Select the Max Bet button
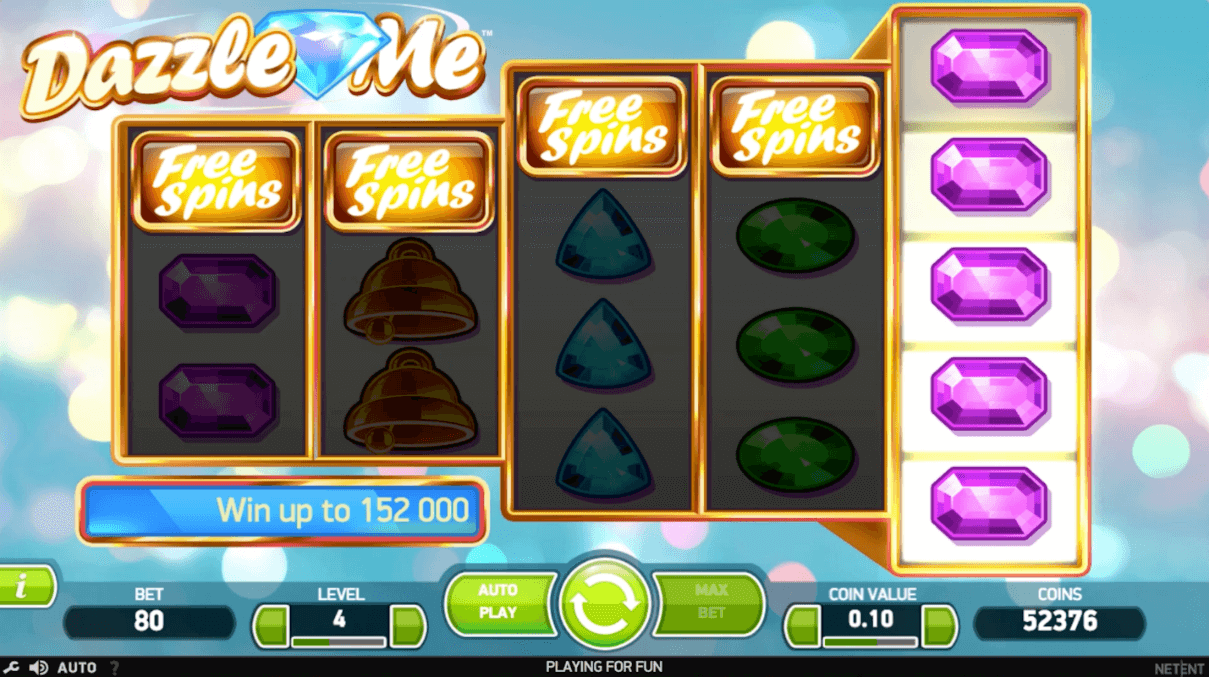Viewport: 1209px width, 677px height. 710,602
